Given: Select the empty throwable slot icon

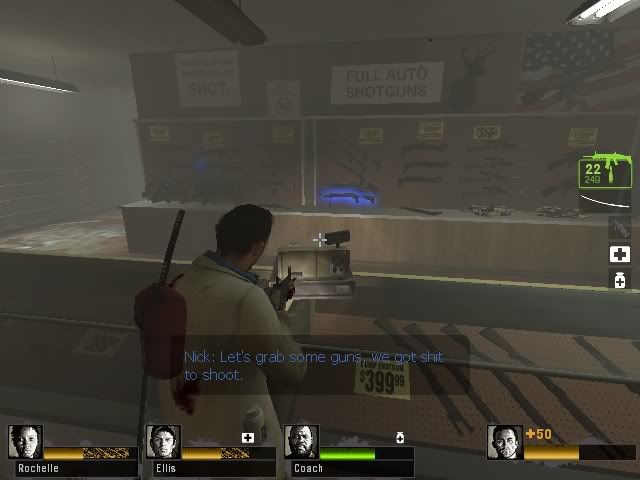Looking at the screenshot, I should [619, 228].
